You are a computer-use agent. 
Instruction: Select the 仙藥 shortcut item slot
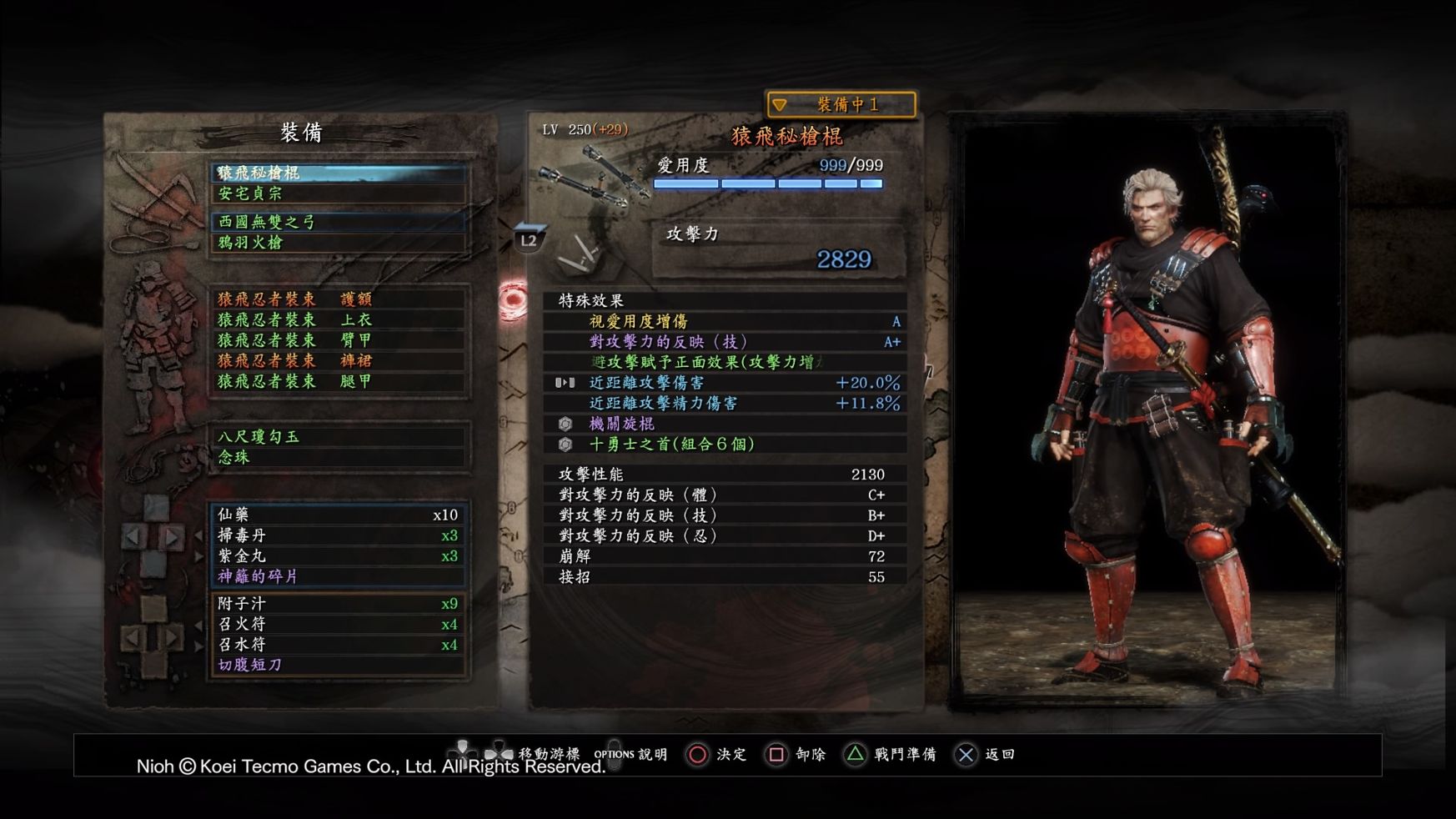pyautogui.click(x=338, y=515)
